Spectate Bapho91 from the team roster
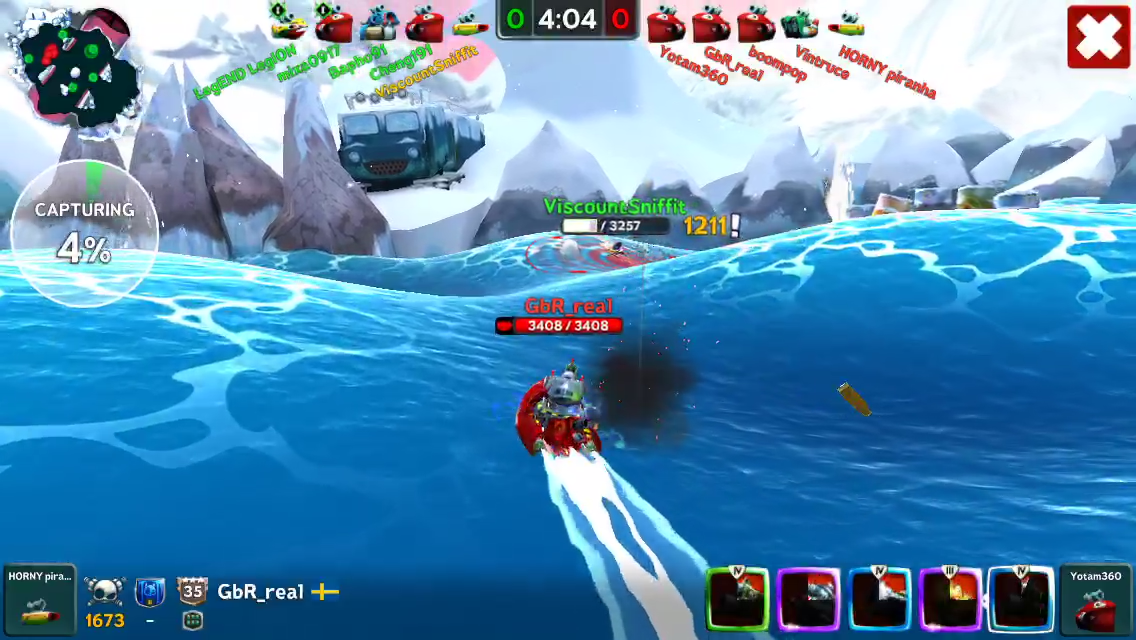 pos(379,20)
